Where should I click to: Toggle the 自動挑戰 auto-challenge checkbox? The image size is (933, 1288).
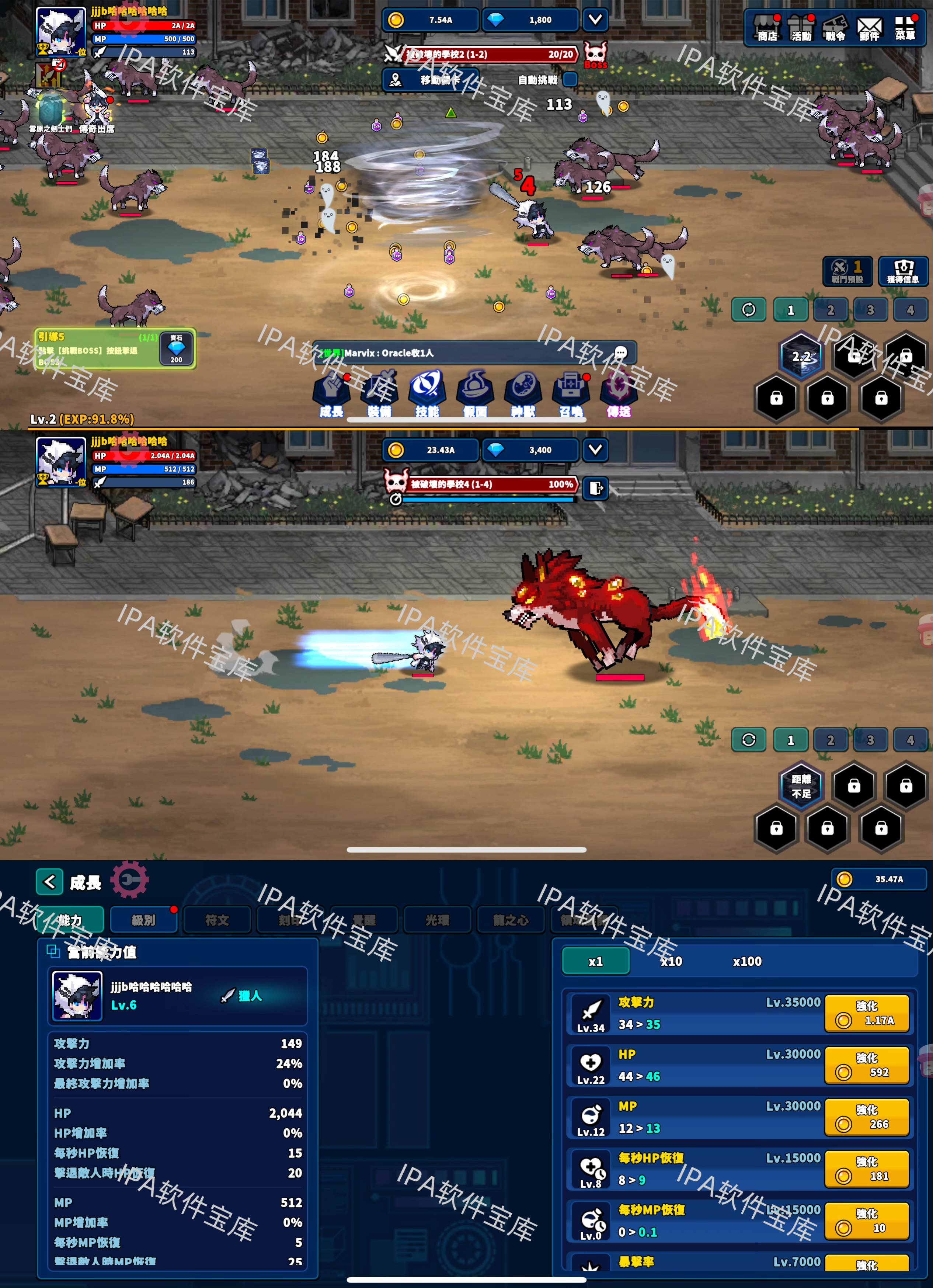tap(570, 80)
